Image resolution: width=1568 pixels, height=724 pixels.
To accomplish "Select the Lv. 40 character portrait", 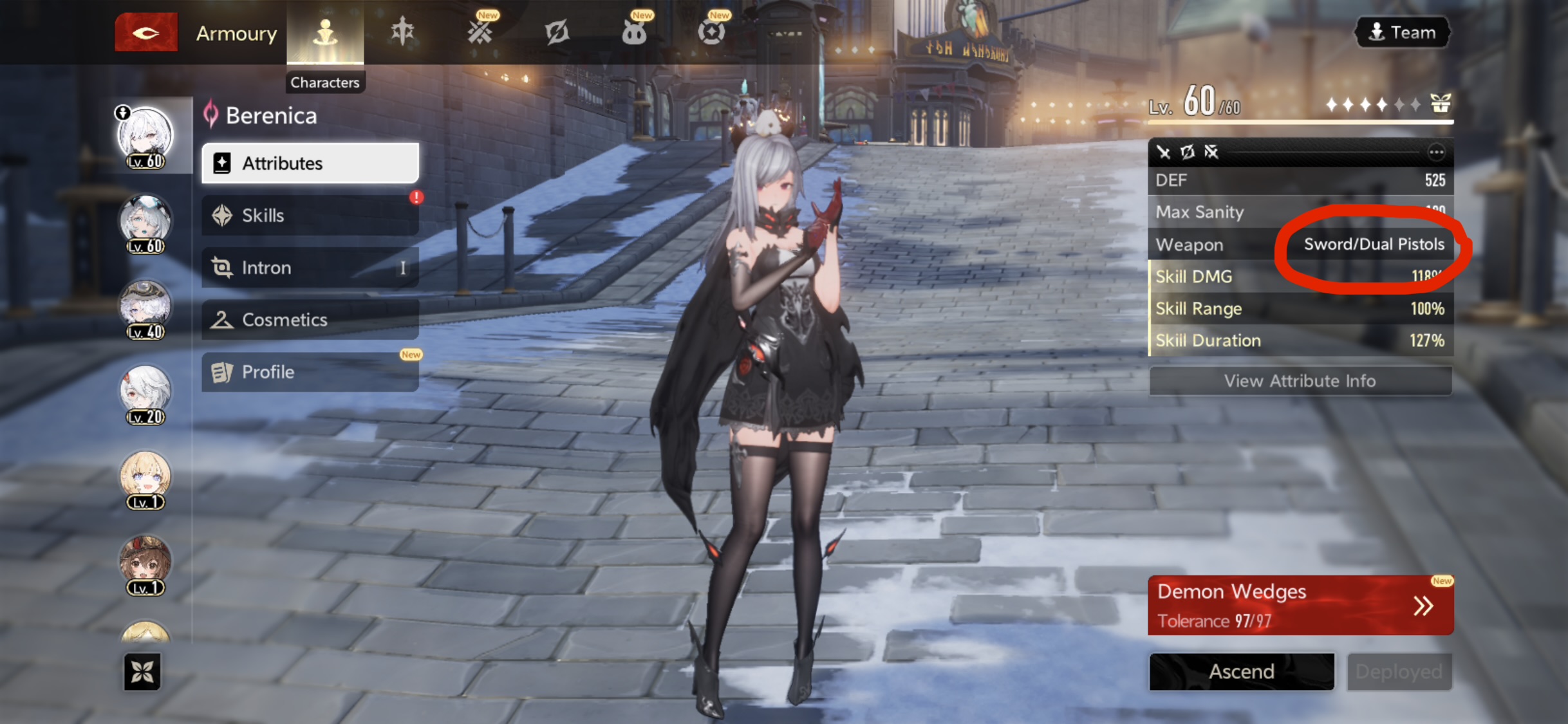I will (x=145, y=309).
